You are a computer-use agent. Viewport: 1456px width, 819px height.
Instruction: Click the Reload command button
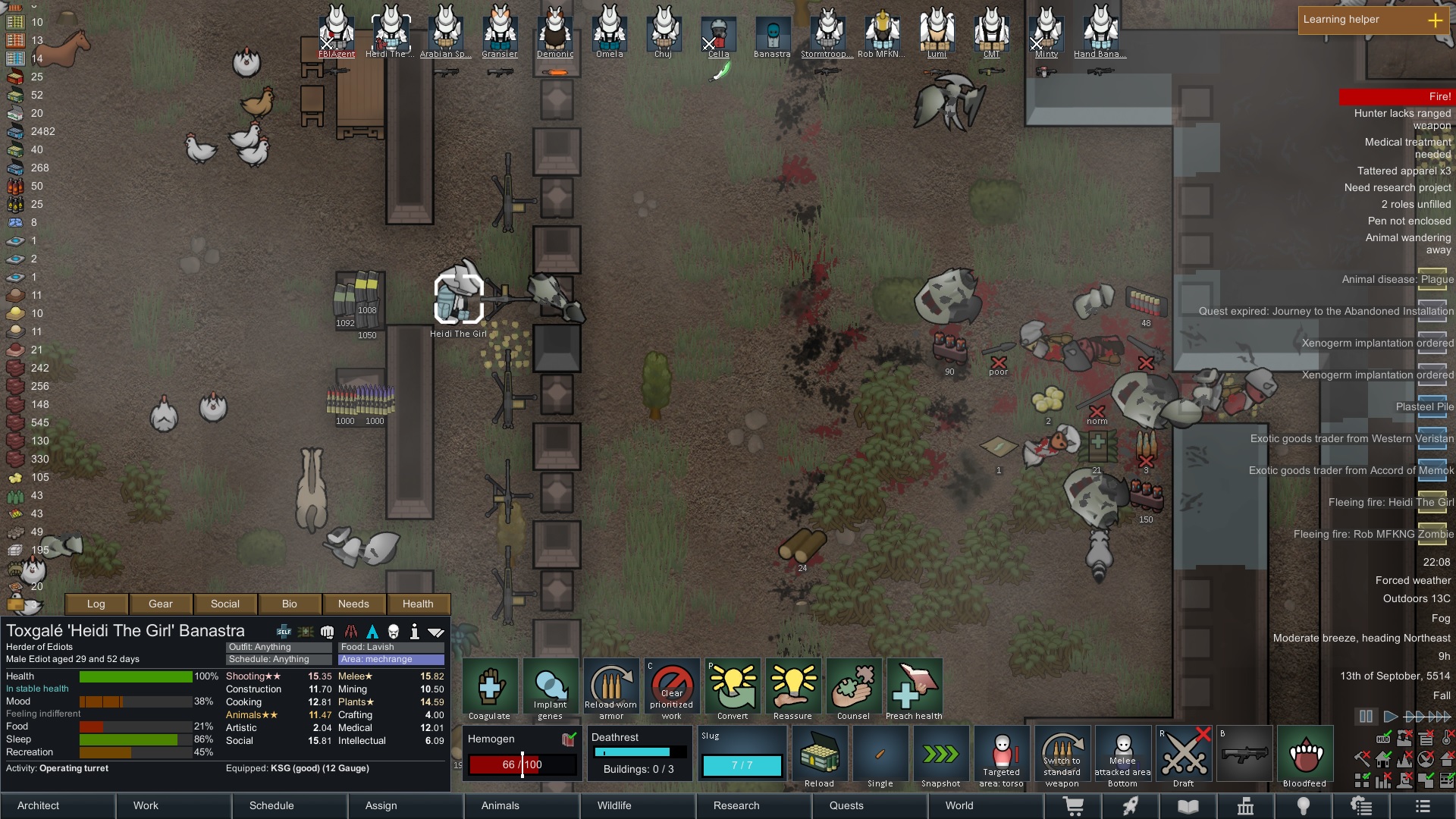(820, 756)
